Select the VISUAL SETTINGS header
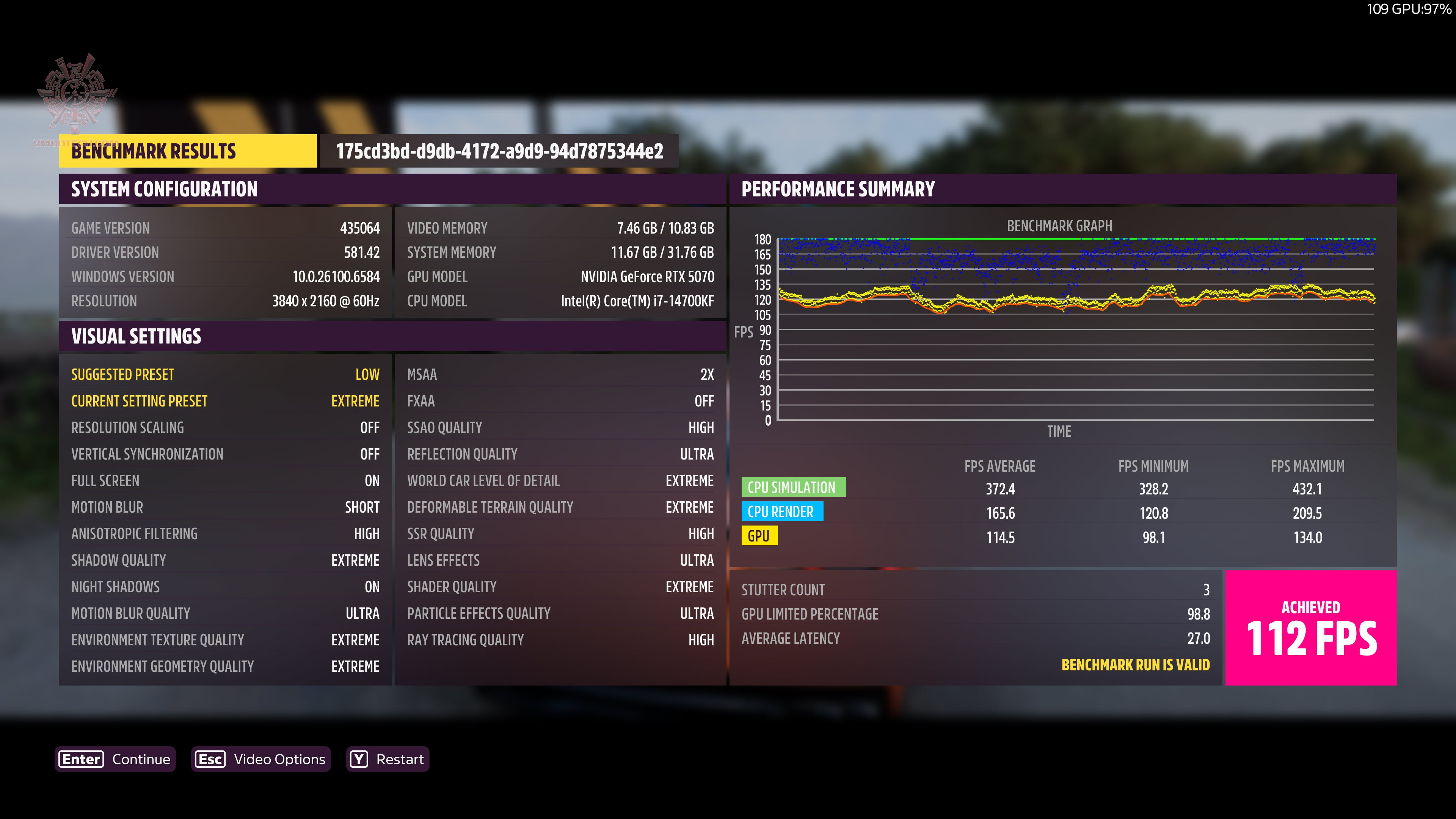The image size is (1456, 819). point(136,336)
